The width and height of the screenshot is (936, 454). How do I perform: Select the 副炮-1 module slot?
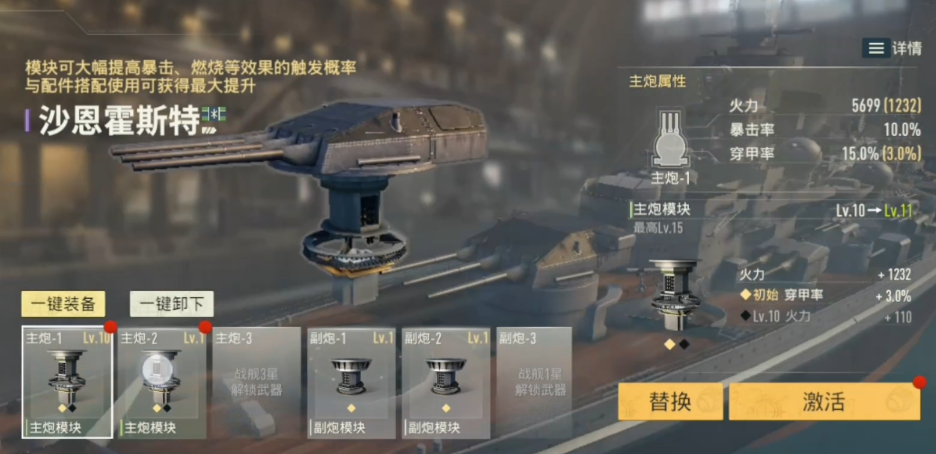[x=352, y=383]
